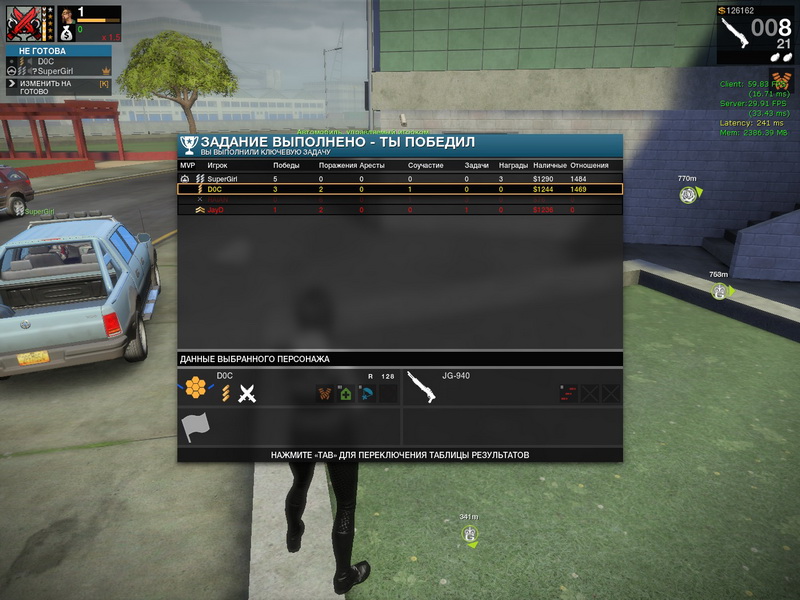This screenshot has width=800, height=600.
Task: Select D0C in the group list
Action: pos(46,61)
